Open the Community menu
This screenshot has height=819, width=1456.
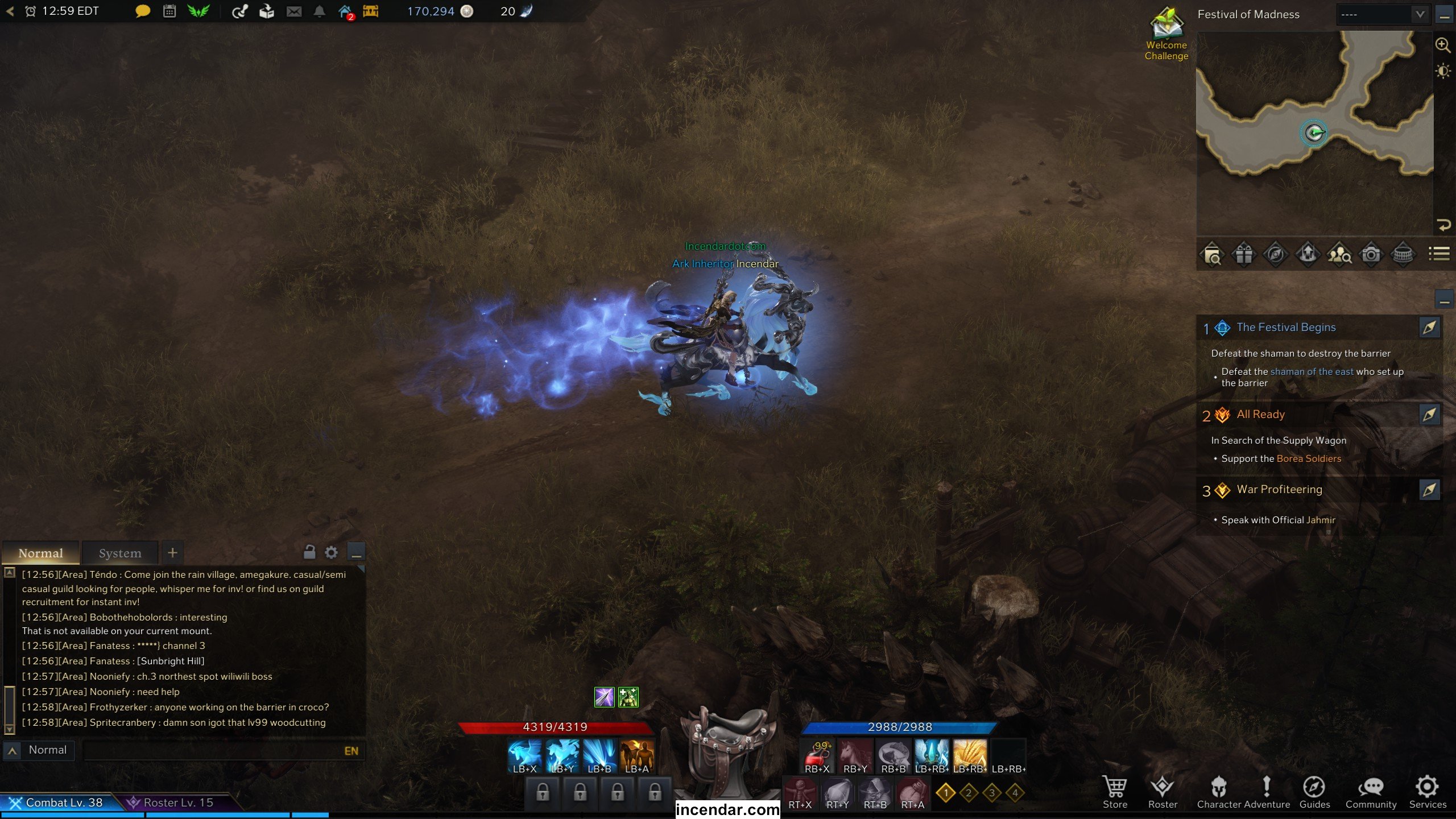1370,791
